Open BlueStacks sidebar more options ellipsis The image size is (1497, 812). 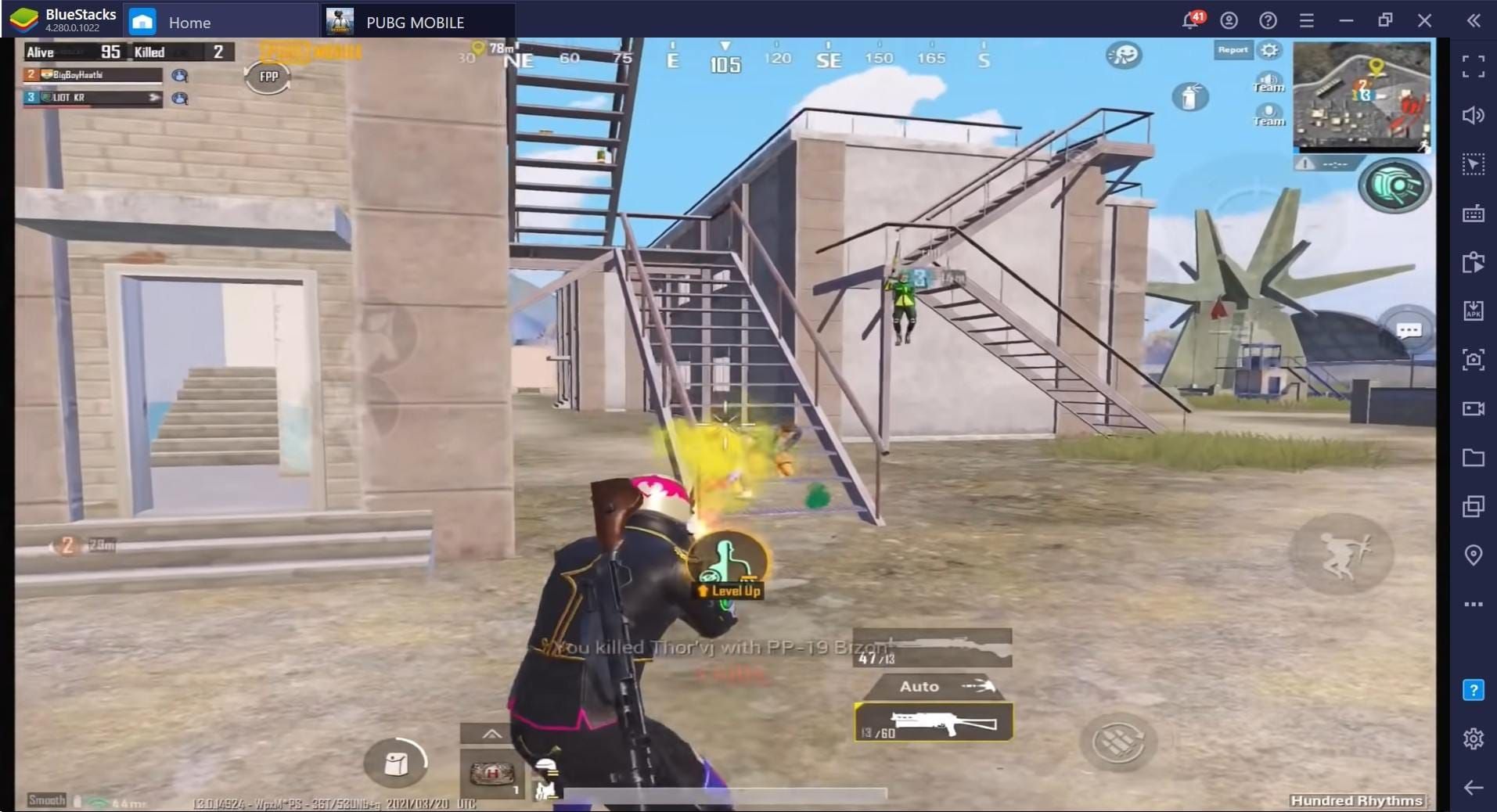pos(1474,603)
